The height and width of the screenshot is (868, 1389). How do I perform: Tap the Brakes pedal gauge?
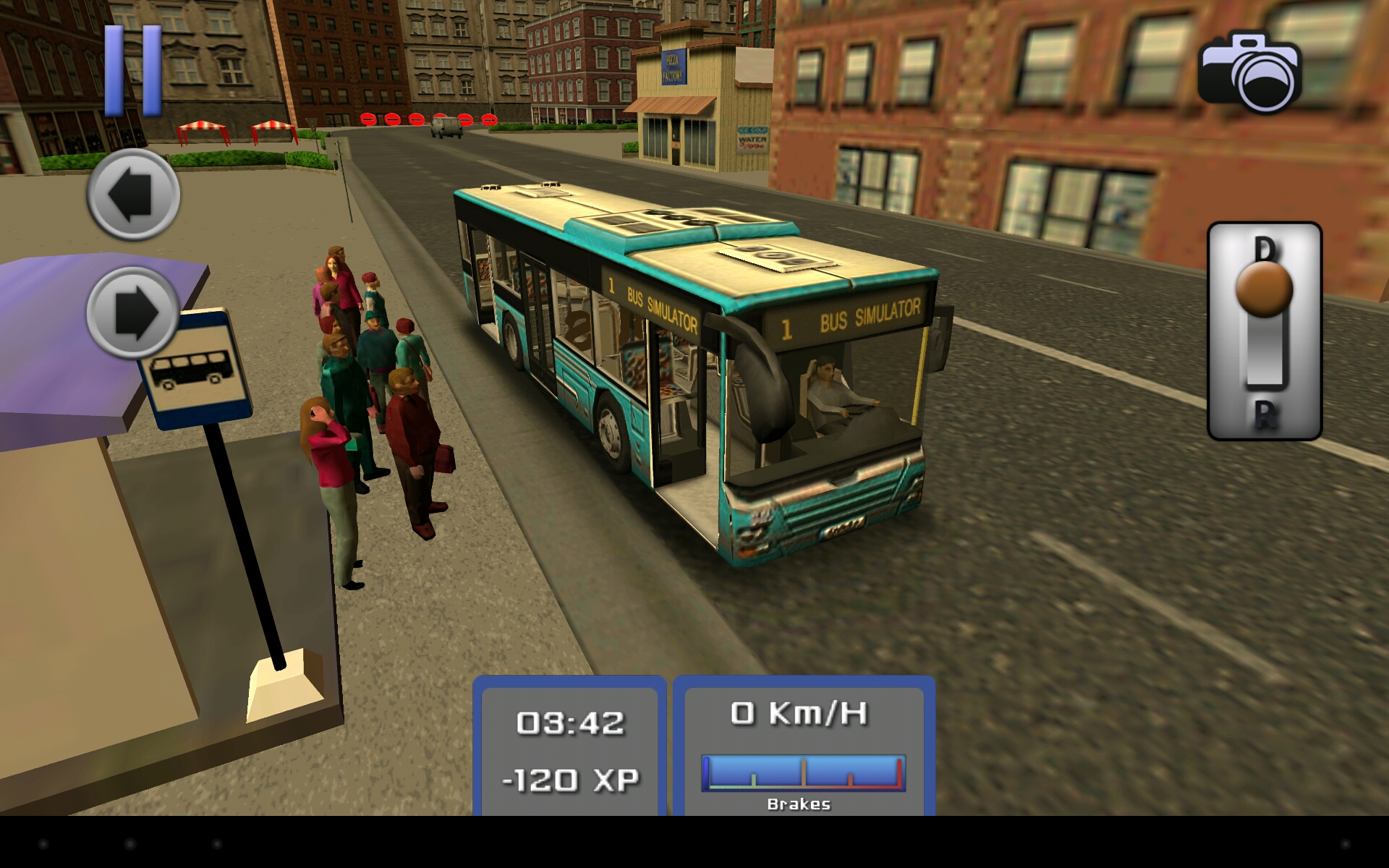click(x=803, y=773)
